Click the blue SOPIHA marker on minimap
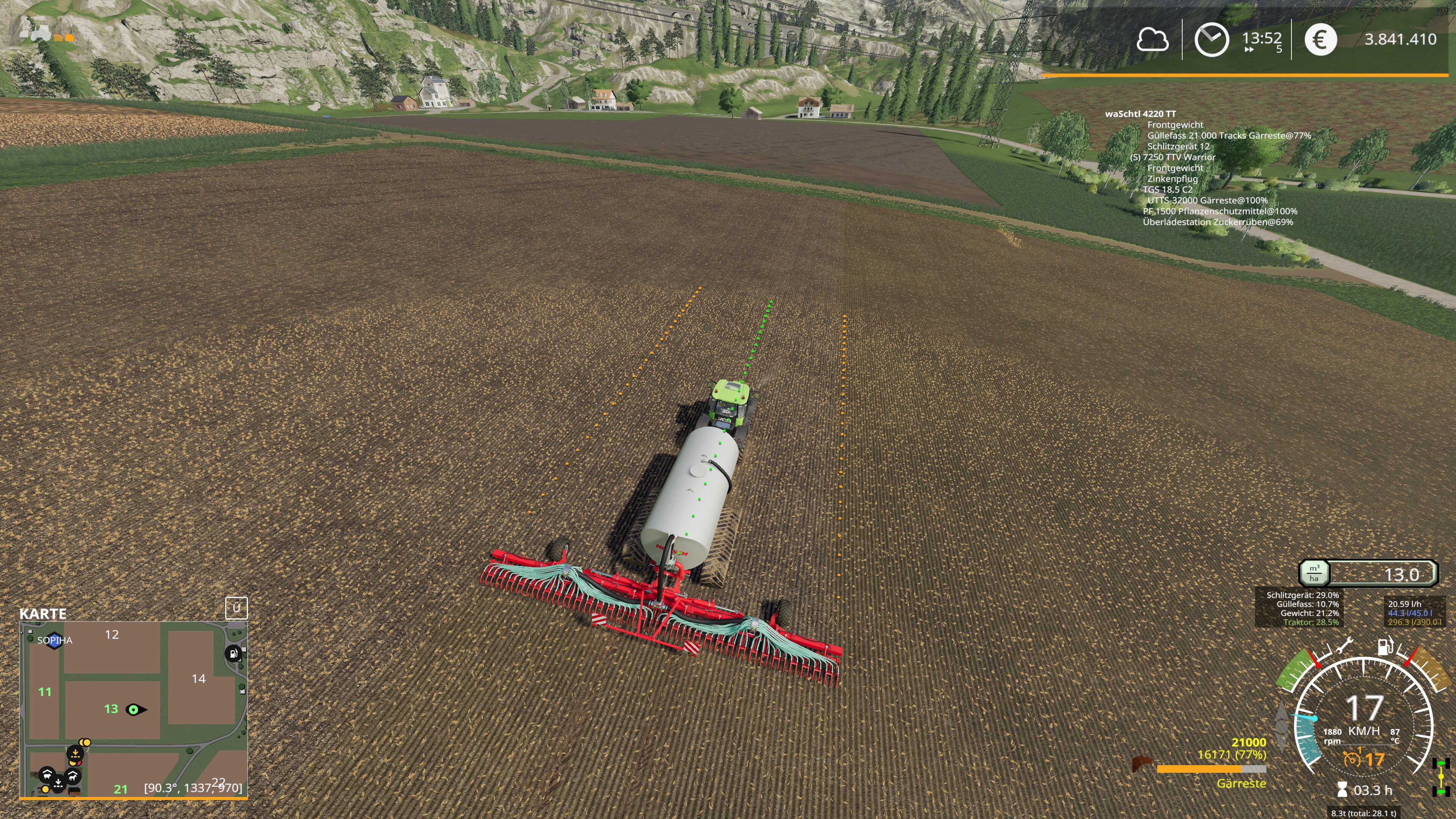Screen dimensions: 1456x819 [x=54, y=640]
